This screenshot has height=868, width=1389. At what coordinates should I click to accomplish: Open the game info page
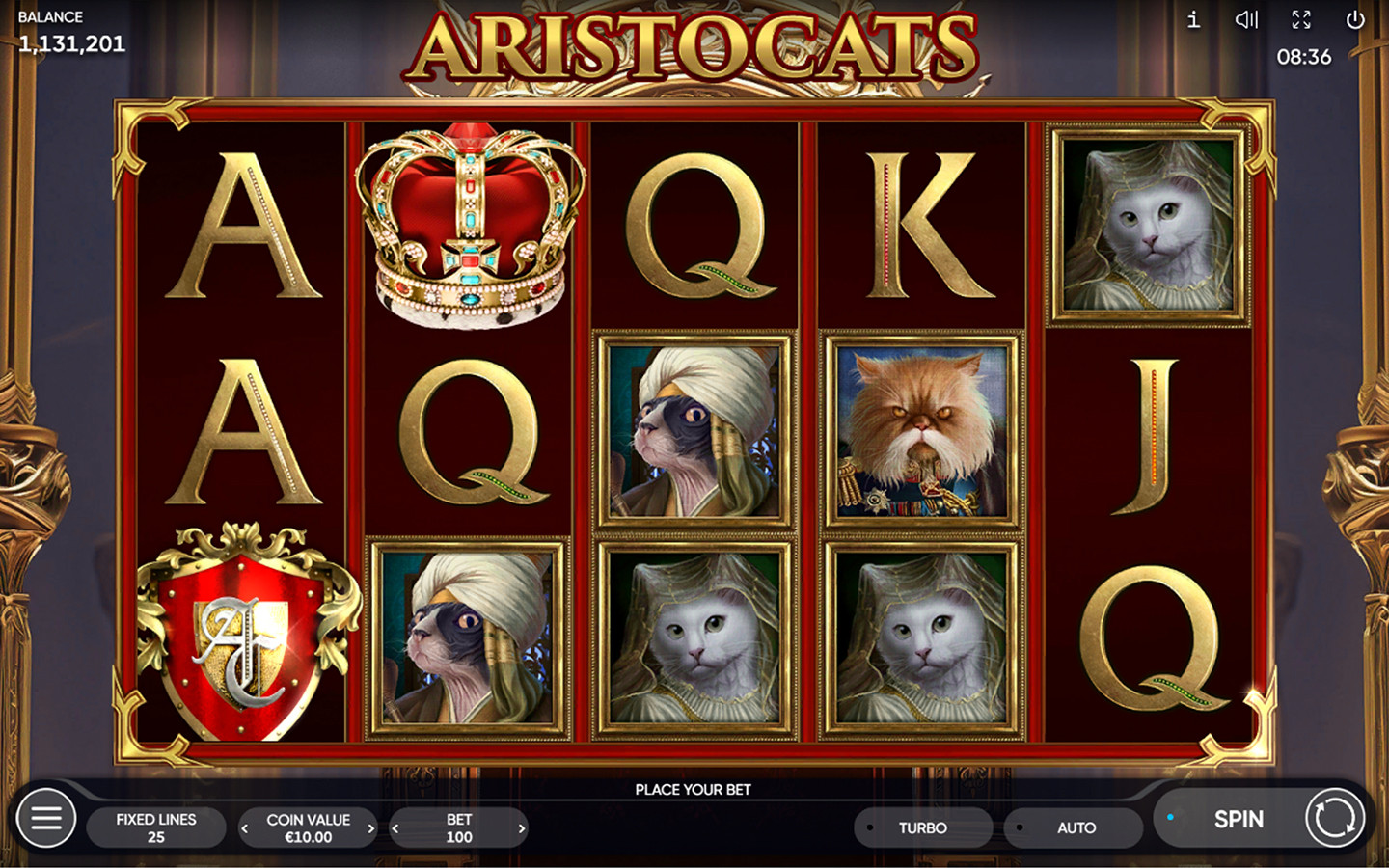pos(1193,19)
